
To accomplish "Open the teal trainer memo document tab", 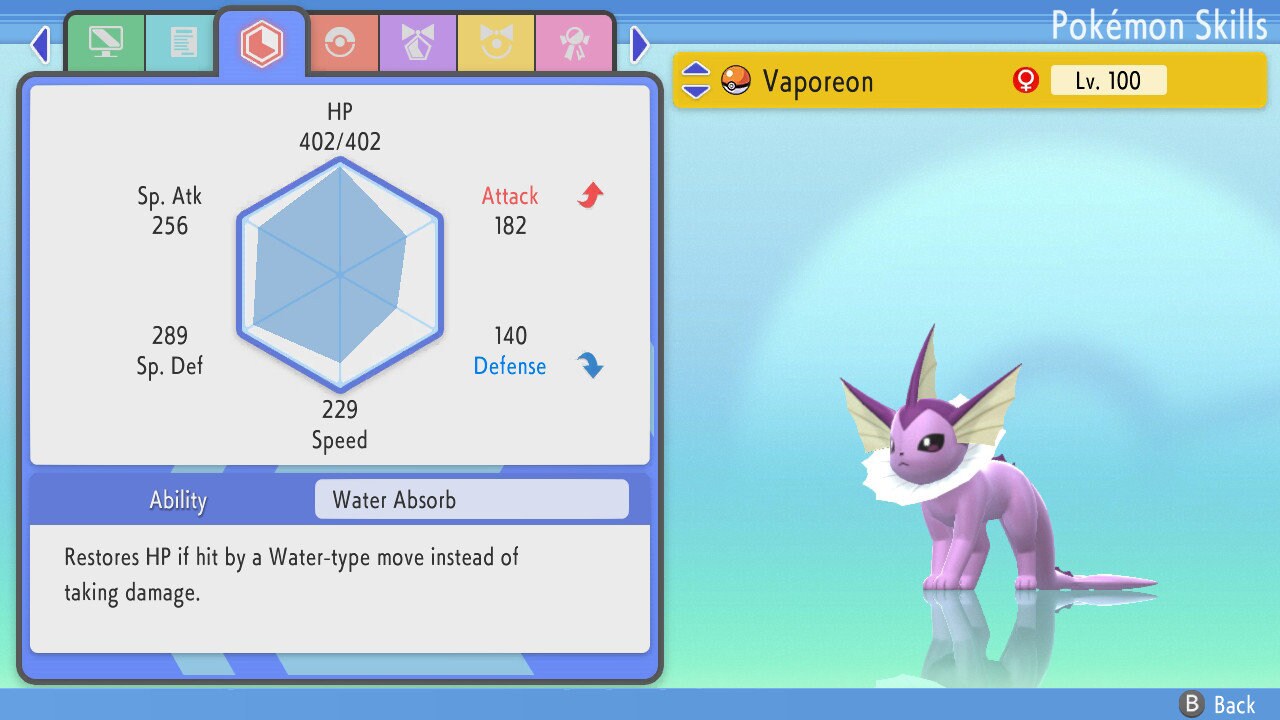I will click(x=182, y=43).
